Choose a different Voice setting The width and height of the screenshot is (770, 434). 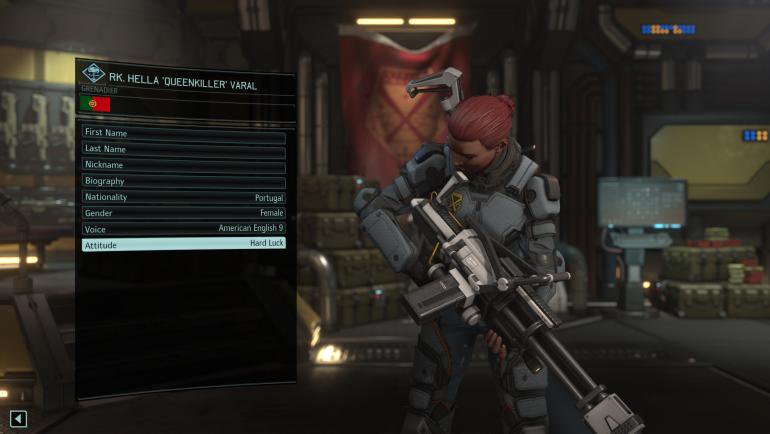tap(183, 228)
